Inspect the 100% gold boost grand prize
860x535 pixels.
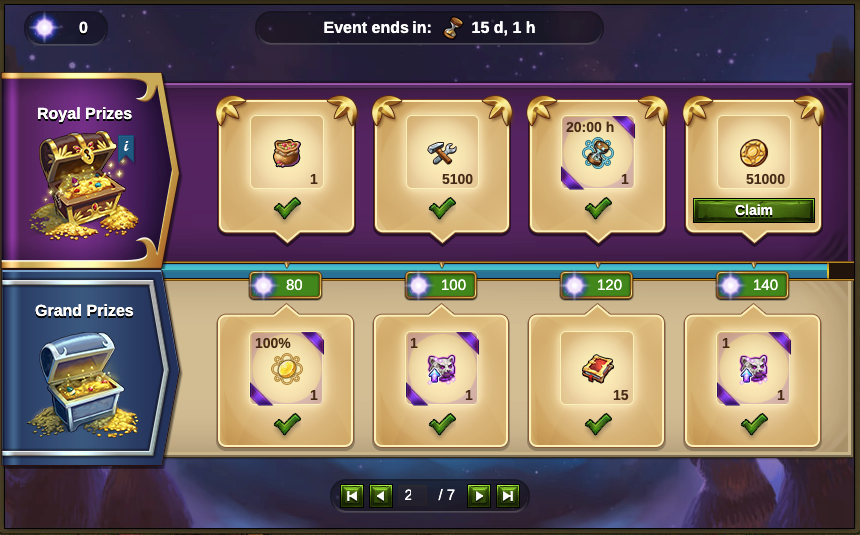coord(287,368)
